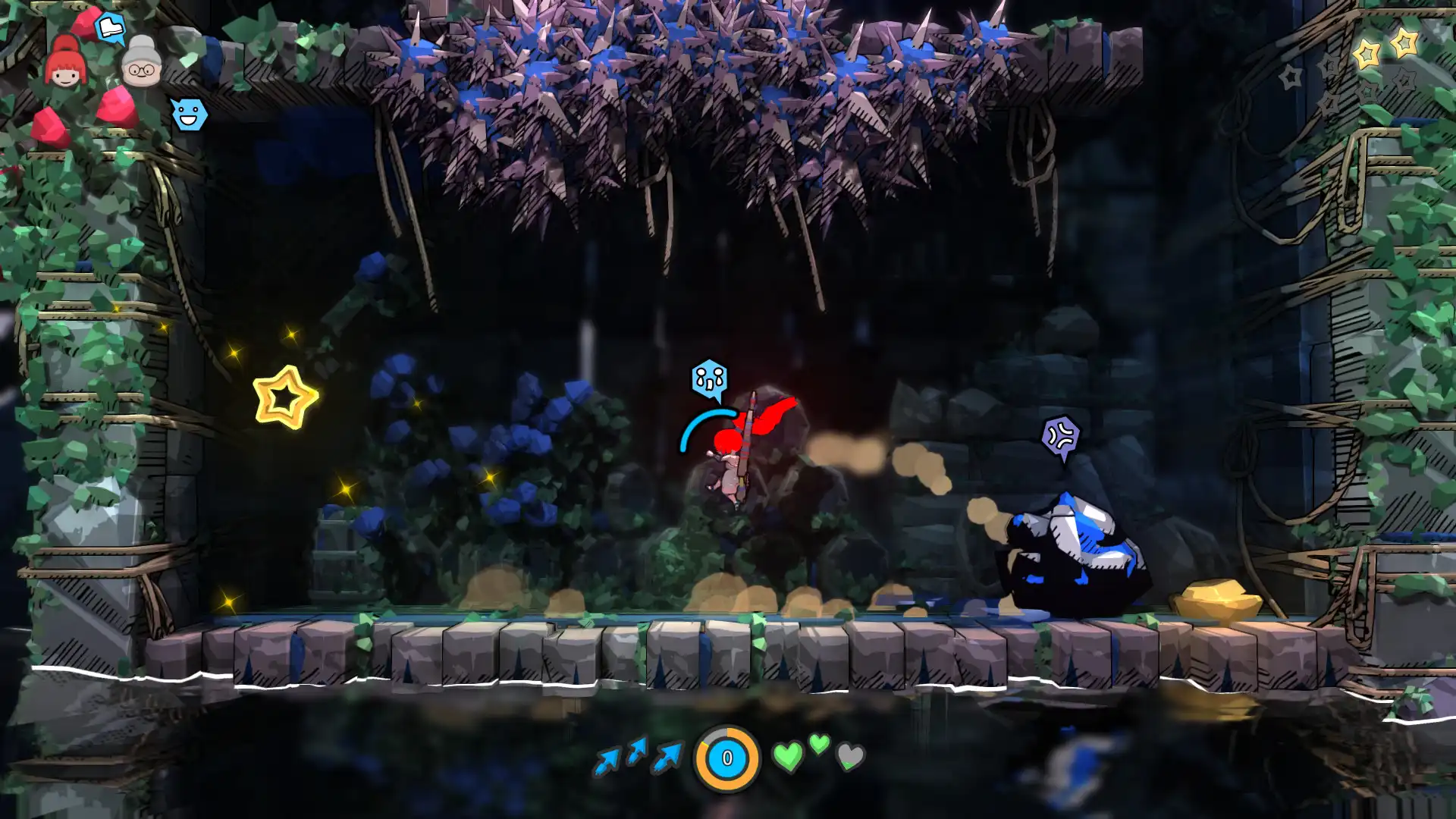Select the third blue speed-boost arrow icon
This screenshot has height=819, width=1456.
click(x=666, y=757)
